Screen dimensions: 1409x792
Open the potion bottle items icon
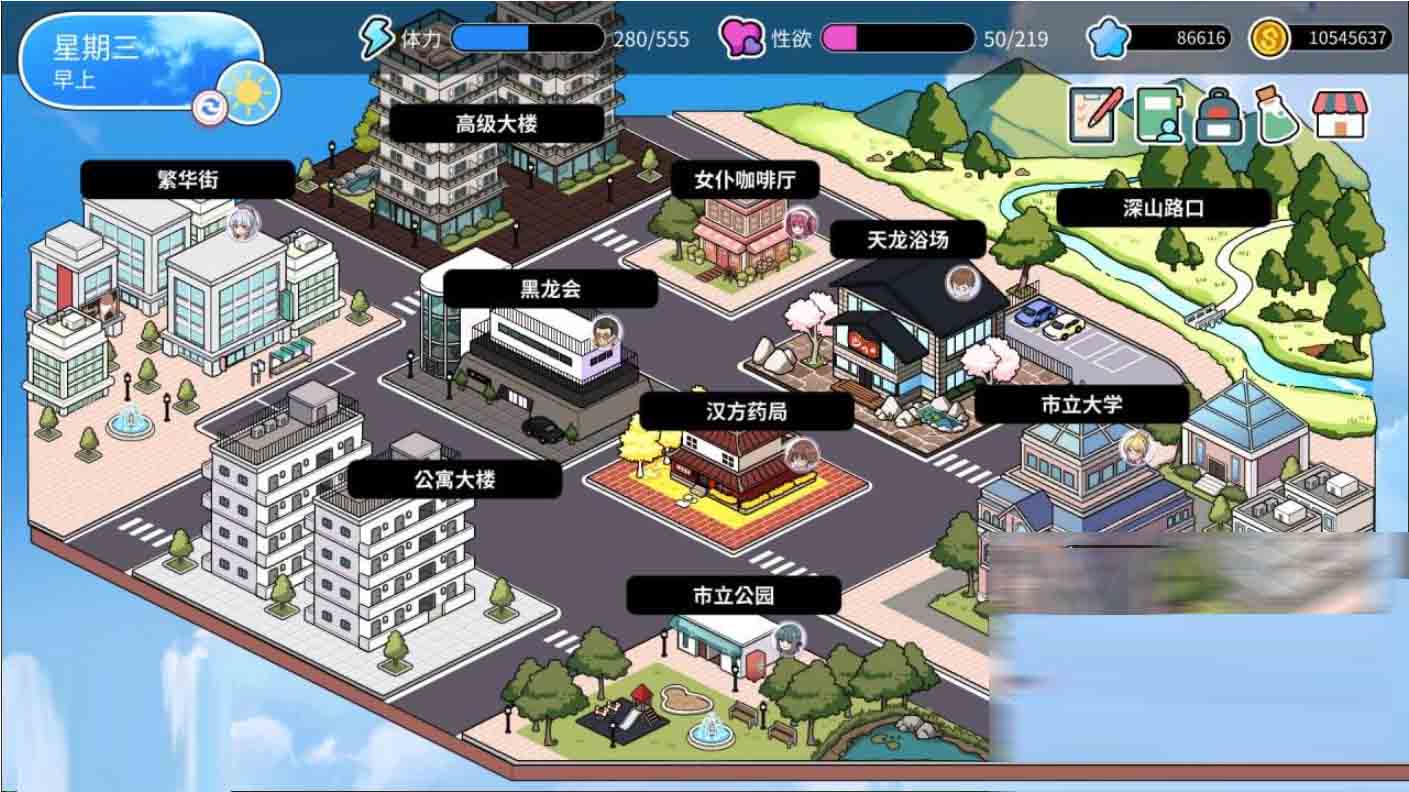[x=1276, y=113]
